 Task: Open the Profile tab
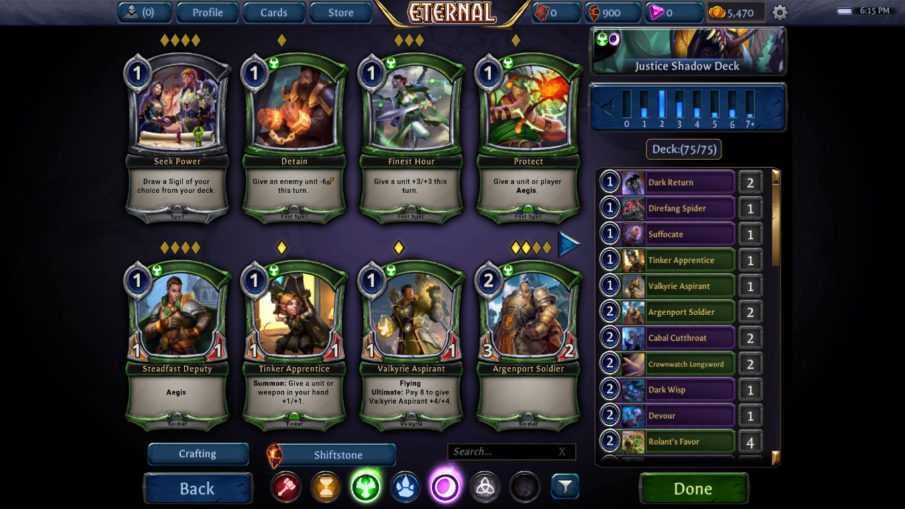(207, 13)
